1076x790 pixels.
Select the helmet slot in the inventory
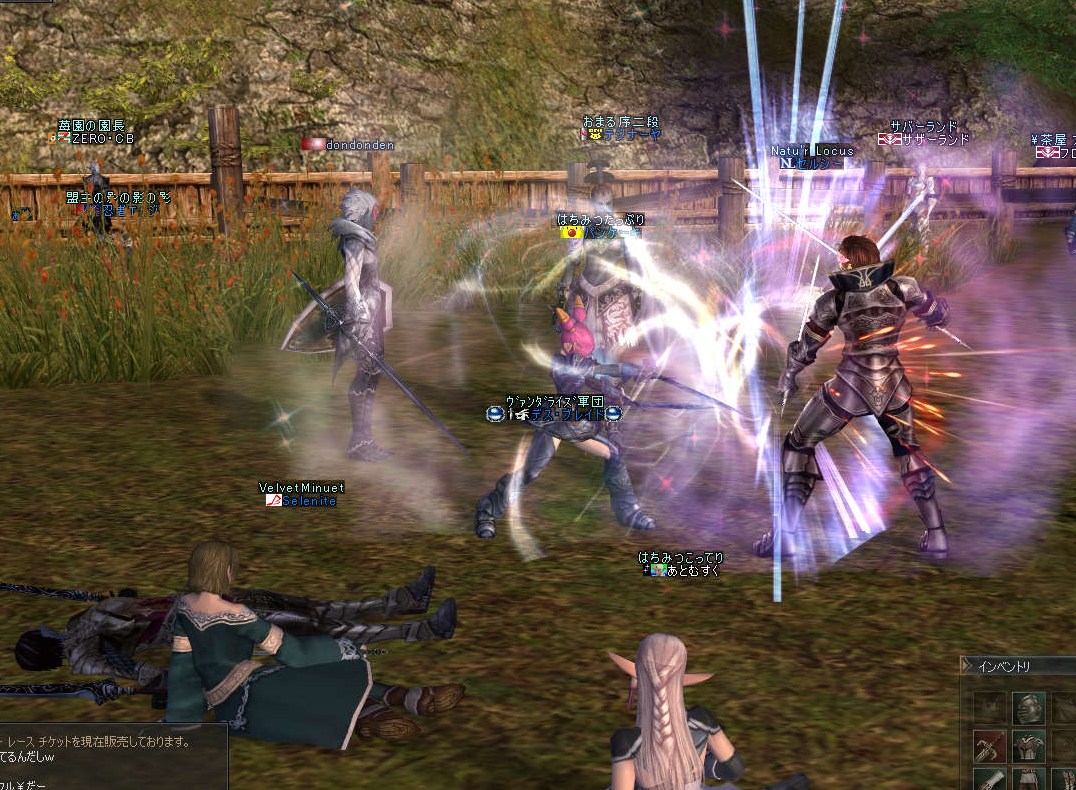(1027, 708)
